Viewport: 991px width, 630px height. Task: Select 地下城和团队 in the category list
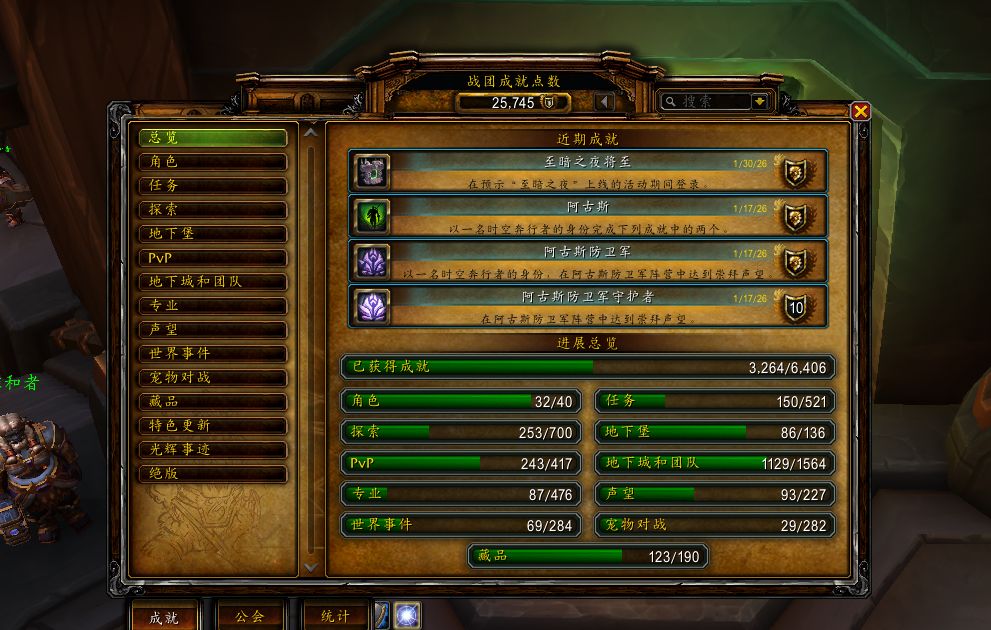(213, 282)
